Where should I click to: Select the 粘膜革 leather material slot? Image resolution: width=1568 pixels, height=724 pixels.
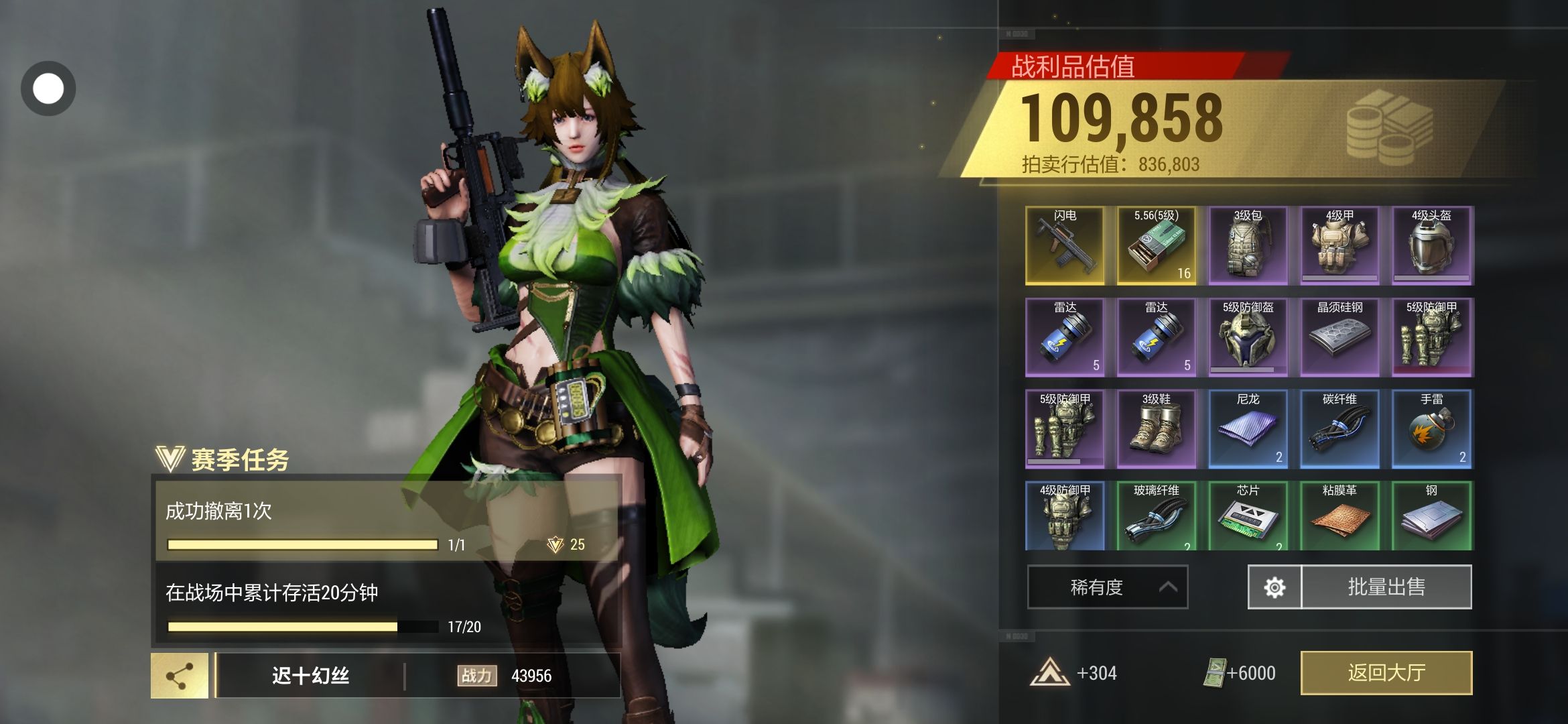click(1340, 516)
